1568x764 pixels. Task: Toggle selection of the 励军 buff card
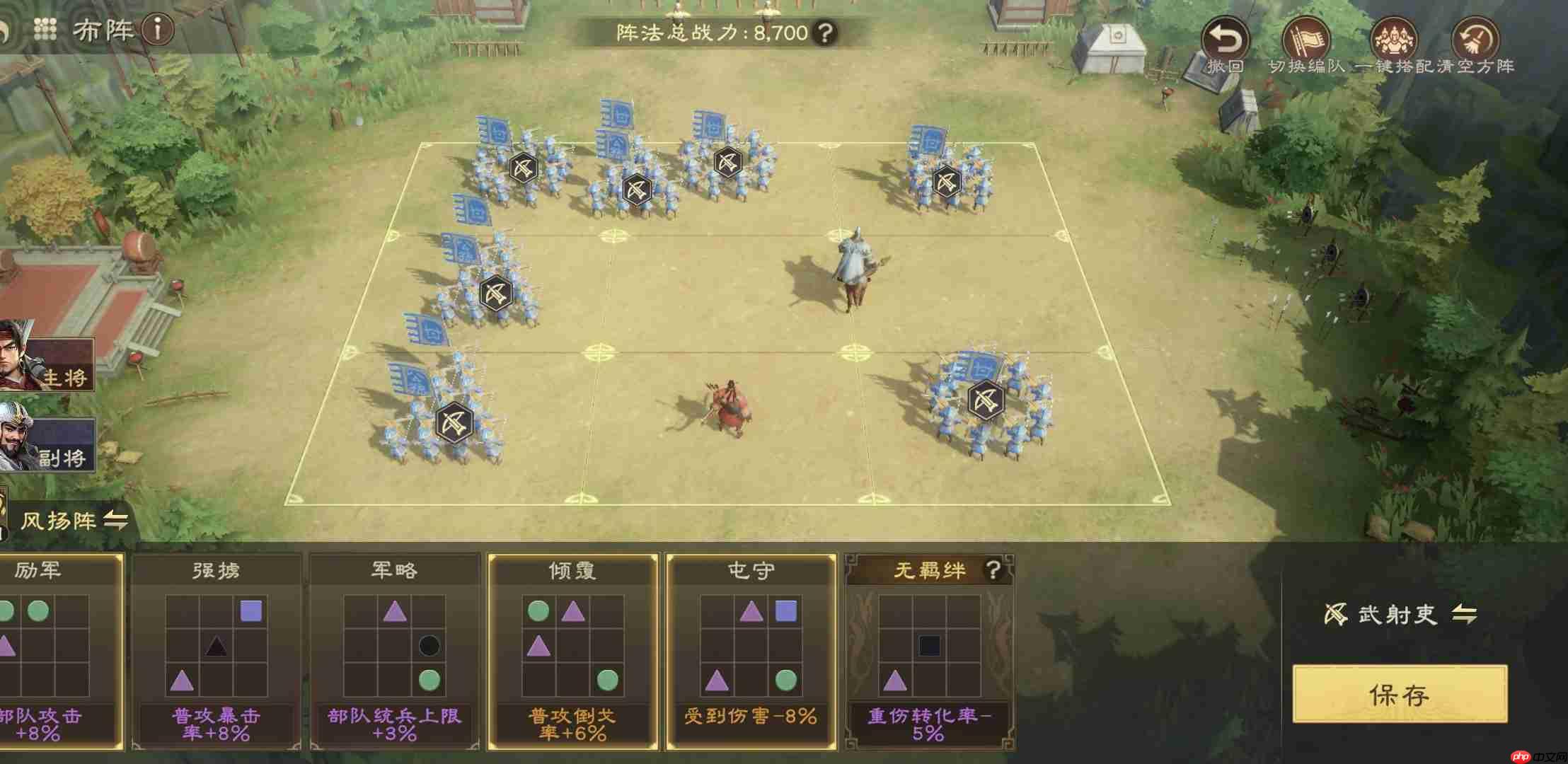click(x=60, y=651)
